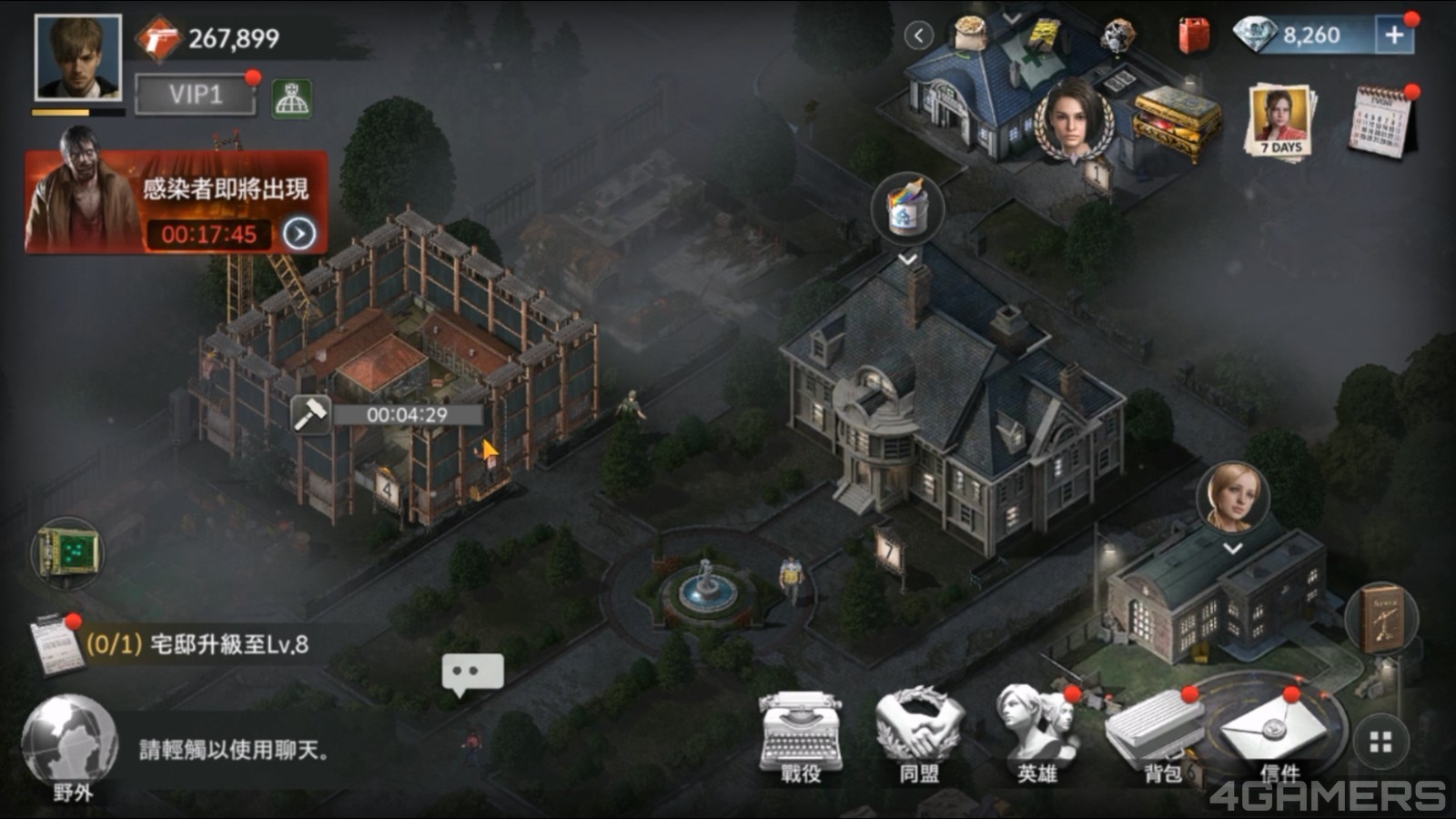Image resolution: width=1456 pixels, height=819 pixels.
Task: Add diamonds with the plus button
Action: (x=1394, y=35)
